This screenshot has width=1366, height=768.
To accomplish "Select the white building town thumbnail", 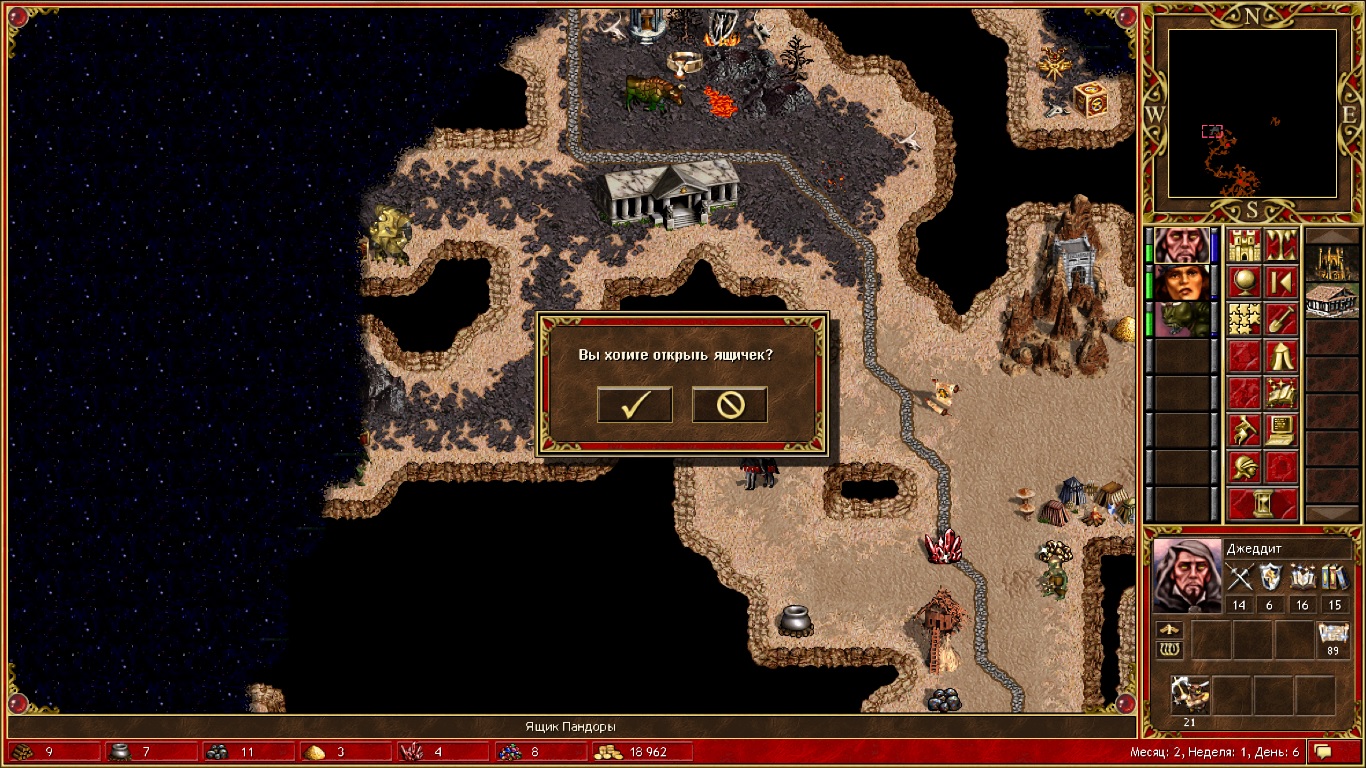I will [x=1332, y=300].
